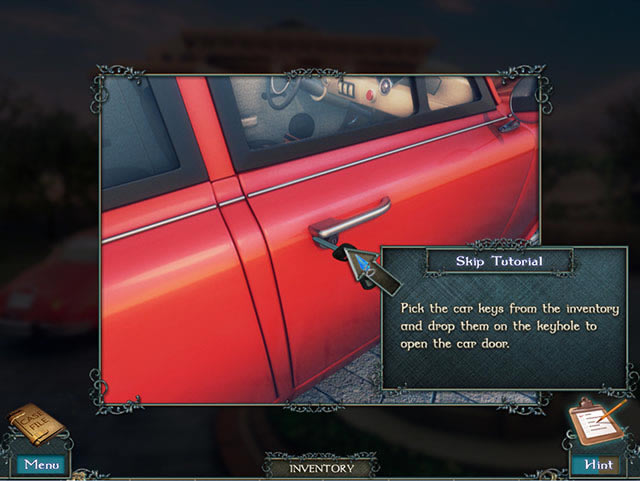The image size is (640, 481).
Task: Open the Inventory panel
Action: point(321,467)
